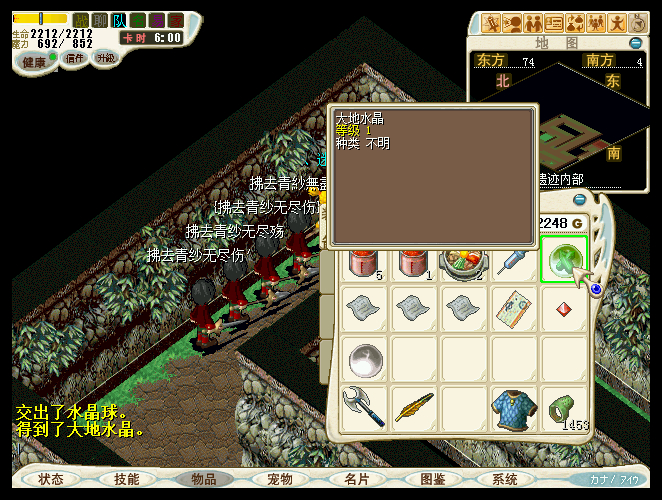The image size is (662, 500).
Task: Select the 物品 items tab
Action: [204, 480]
